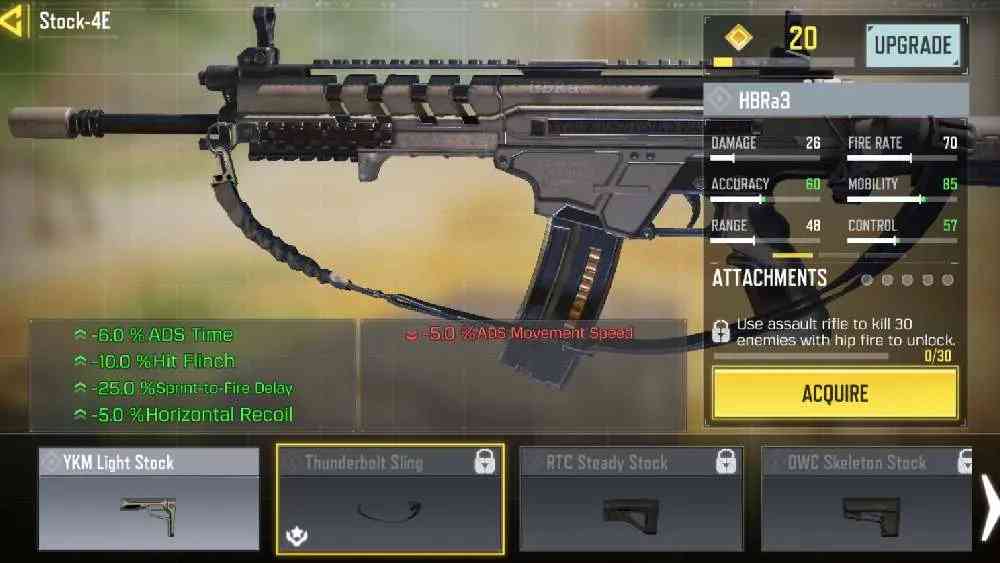Choose the Thunderbolt Sling attachment card
Viewport: 1000px width, 563px height.
point(390,499)
